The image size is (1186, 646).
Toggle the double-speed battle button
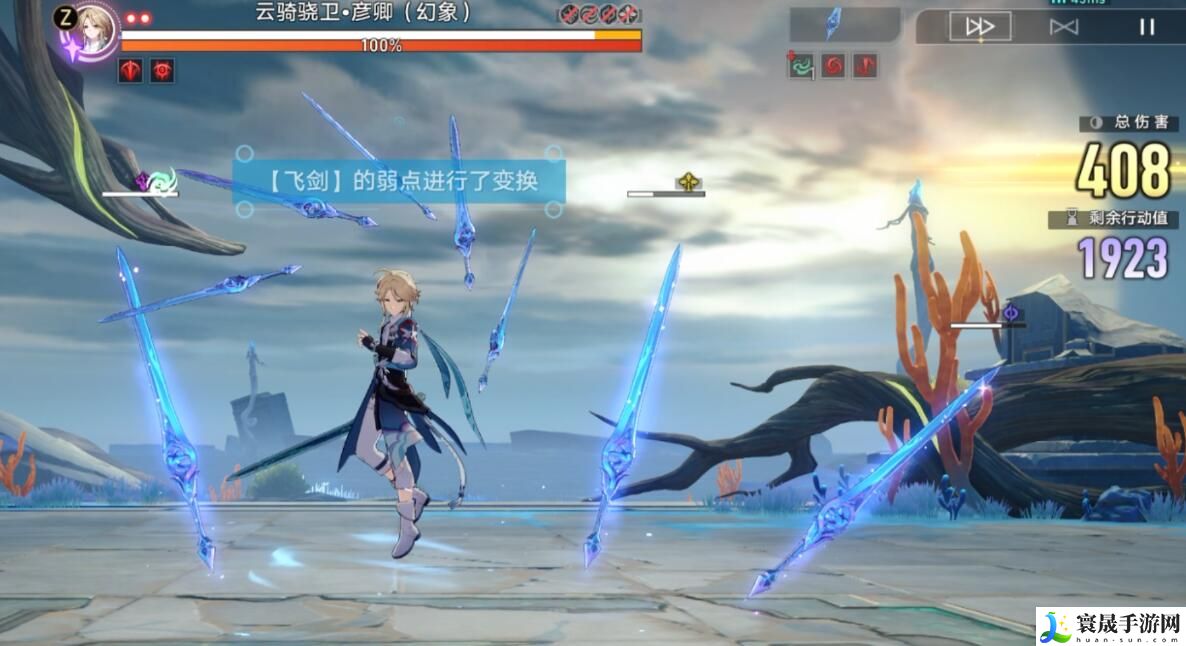point(979,27)
